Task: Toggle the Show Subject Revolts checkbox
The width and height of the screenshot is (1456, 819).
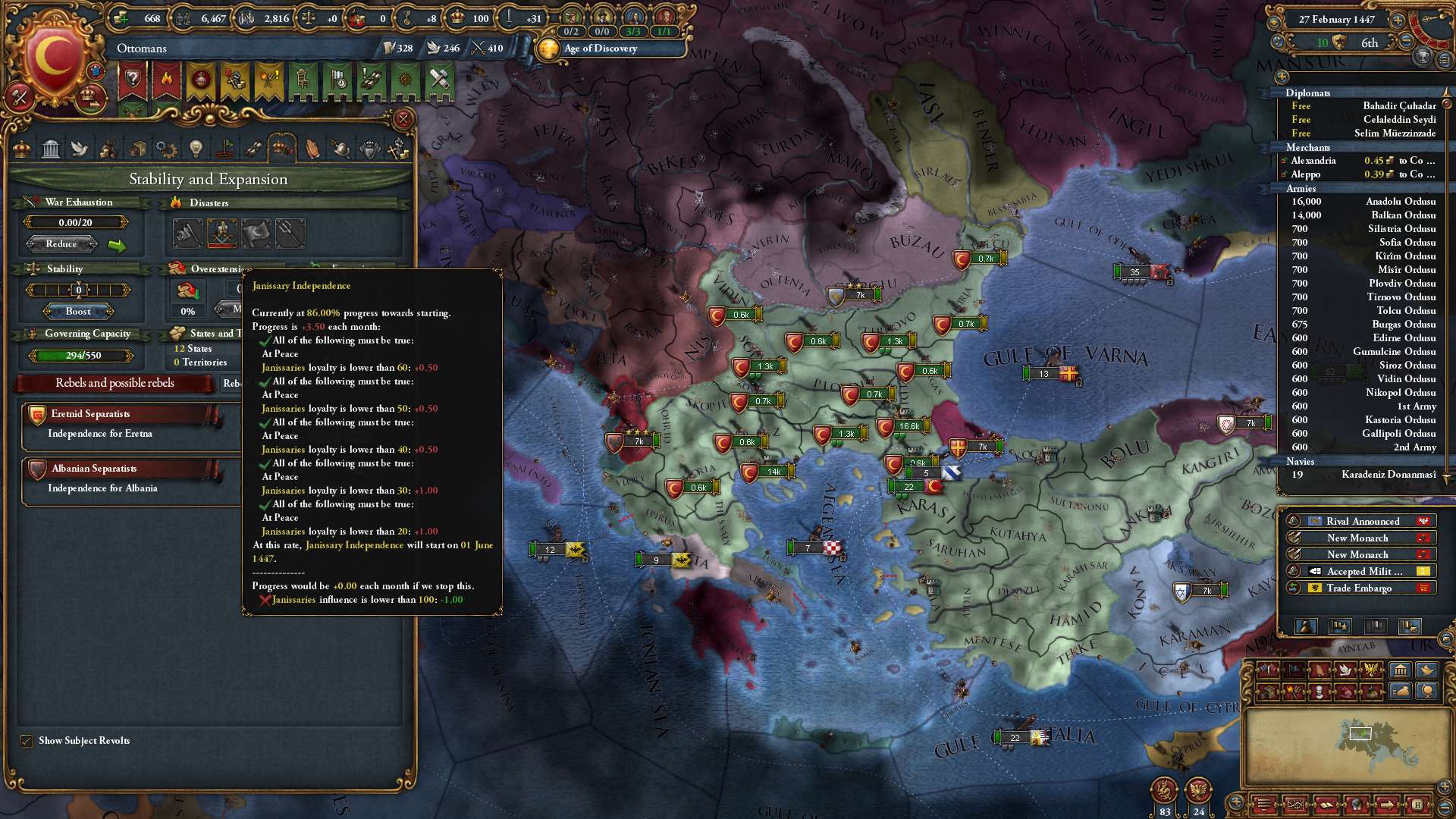Action: (x=27, y=741)
